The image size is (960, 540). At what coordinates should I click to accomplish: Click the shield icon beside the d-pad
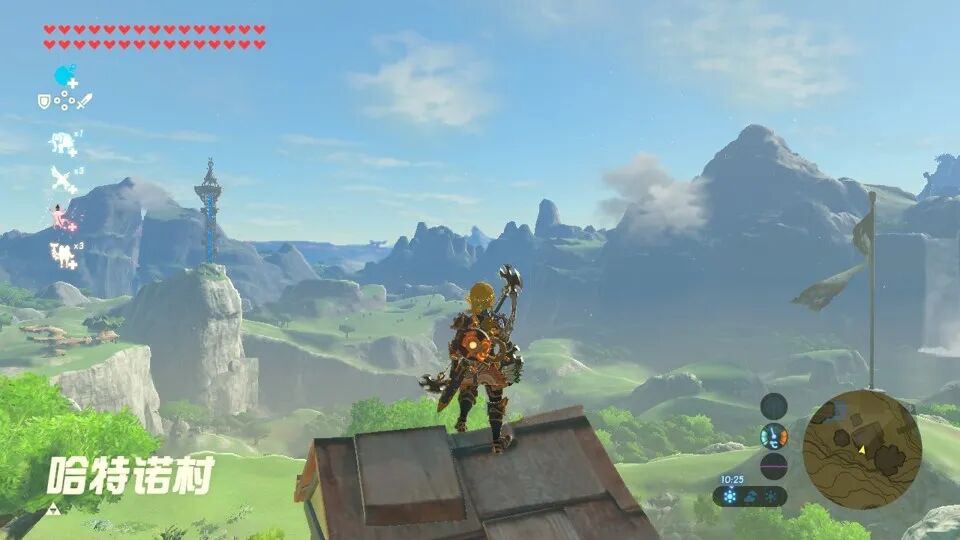(44, 101)
